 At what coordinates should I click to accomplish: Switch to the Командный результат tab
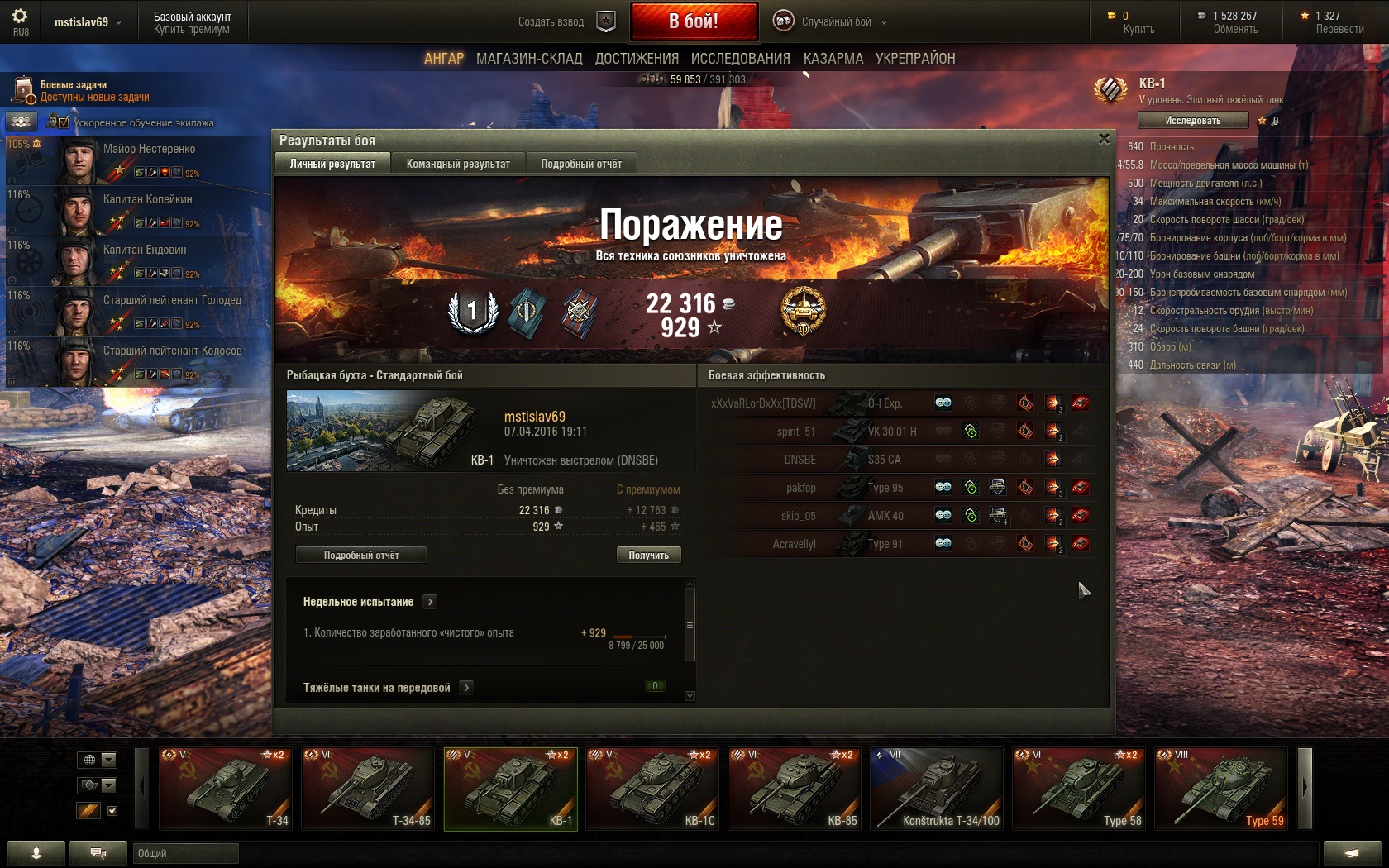[x=458, y=164]
